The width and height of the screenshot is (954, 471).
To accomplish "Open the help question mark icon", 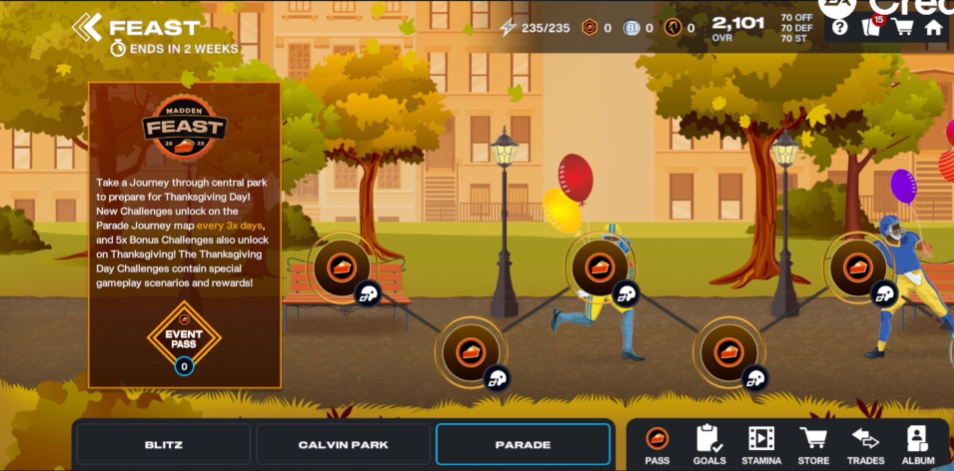I will pos(840,28).
